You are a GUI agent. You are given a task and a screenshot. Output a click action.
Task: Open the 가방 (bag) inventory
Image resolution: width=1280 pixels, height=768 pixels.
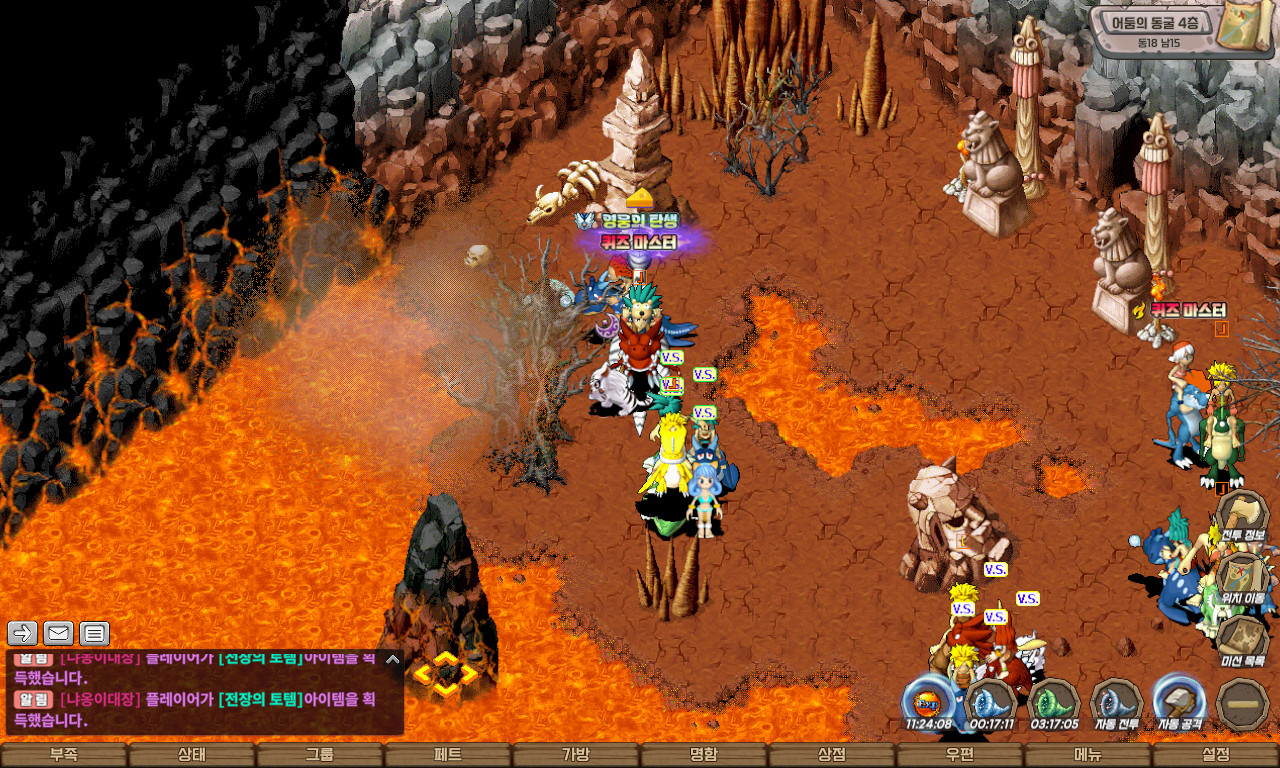(576, 755)
